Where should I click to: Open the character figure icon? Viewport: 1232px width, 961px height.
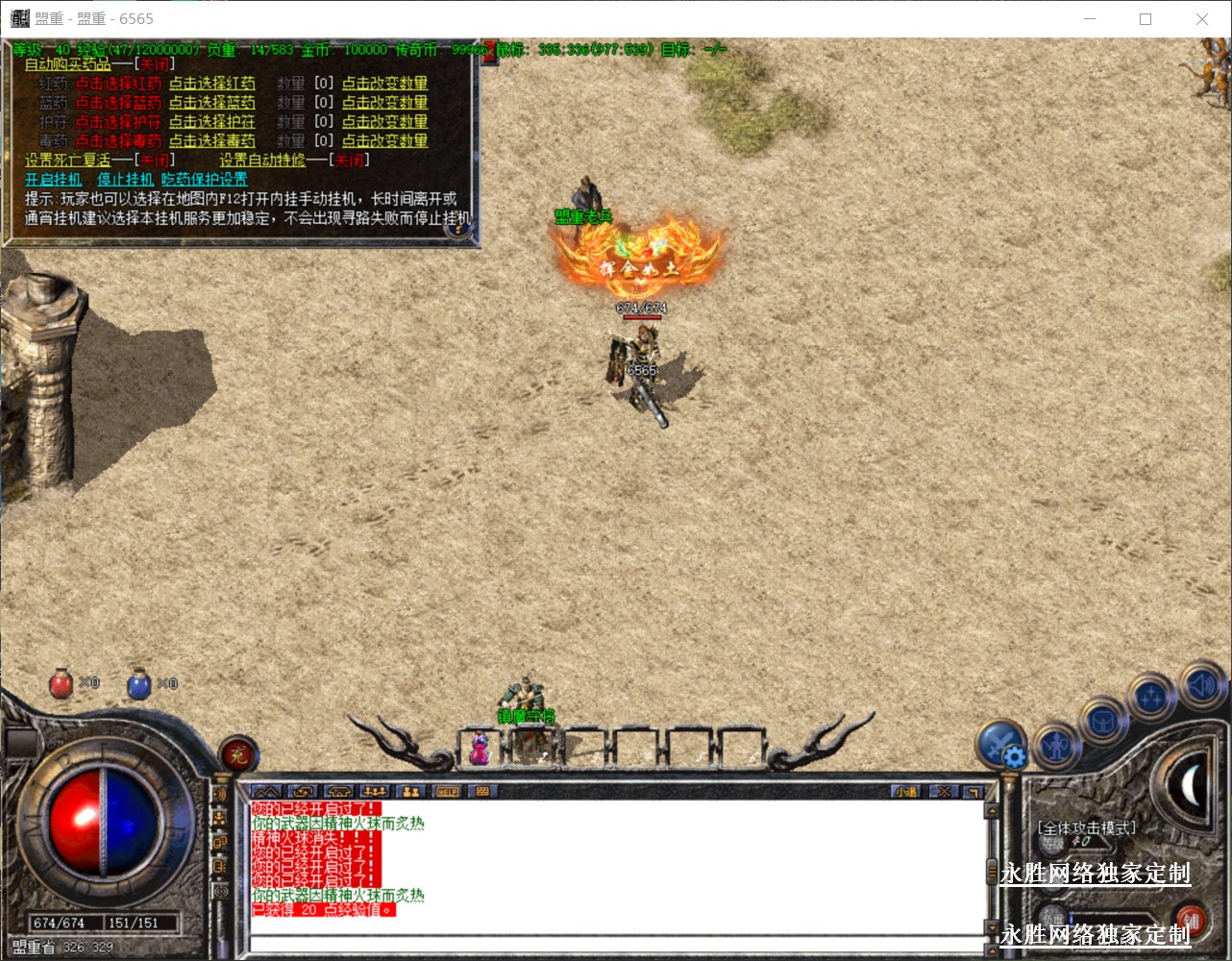click(x=1057, y=744)
